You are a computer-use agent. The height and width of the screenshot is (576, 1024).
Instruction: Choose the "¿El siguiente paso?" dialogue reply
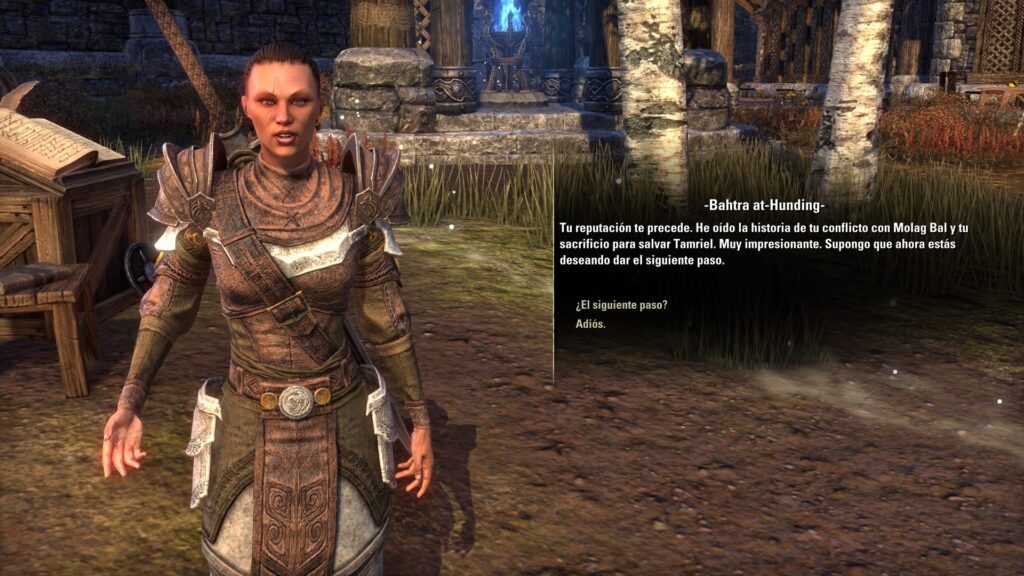coord(622,305)
